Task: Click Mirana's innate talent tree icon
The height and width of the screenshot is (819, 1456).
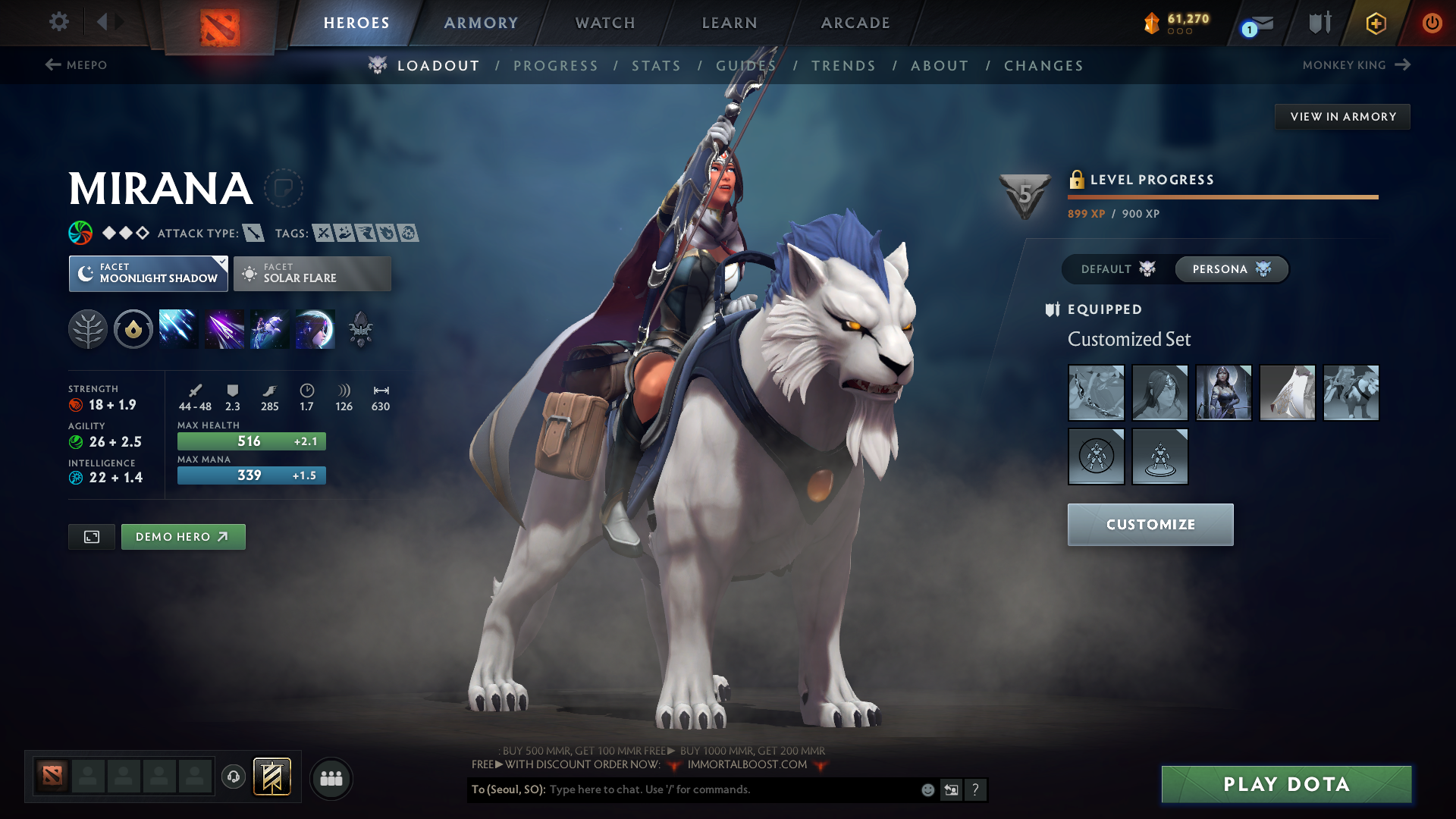Action: coord(87,328)
